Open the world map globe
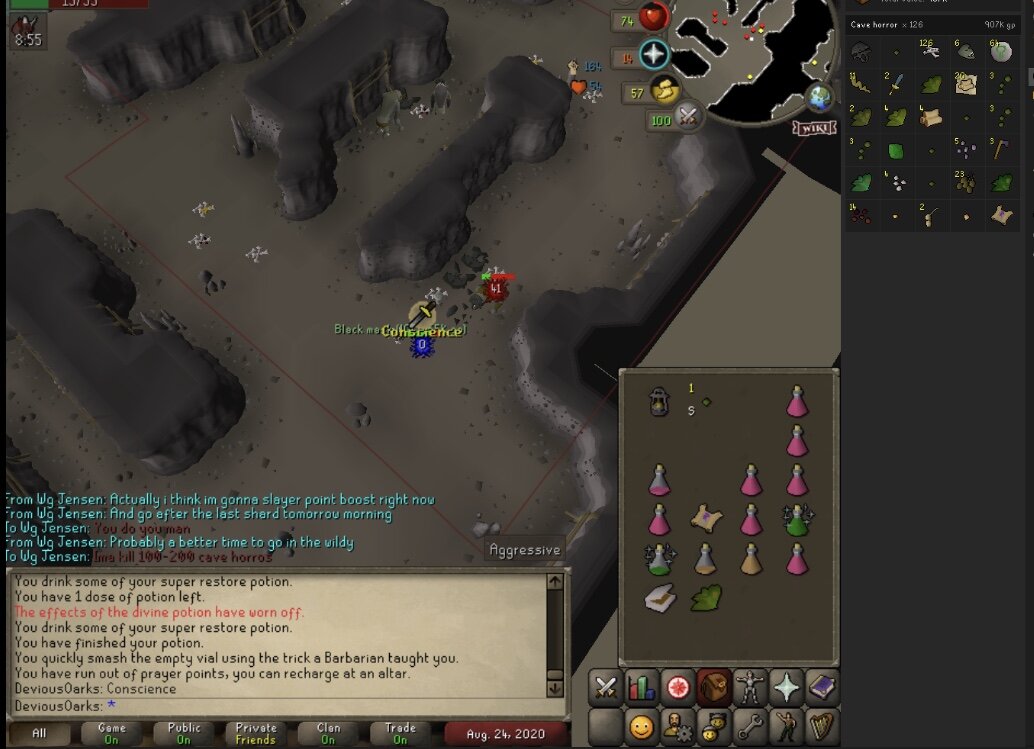The width and height of the screenshot is (1034, 749). click(820, 98)
